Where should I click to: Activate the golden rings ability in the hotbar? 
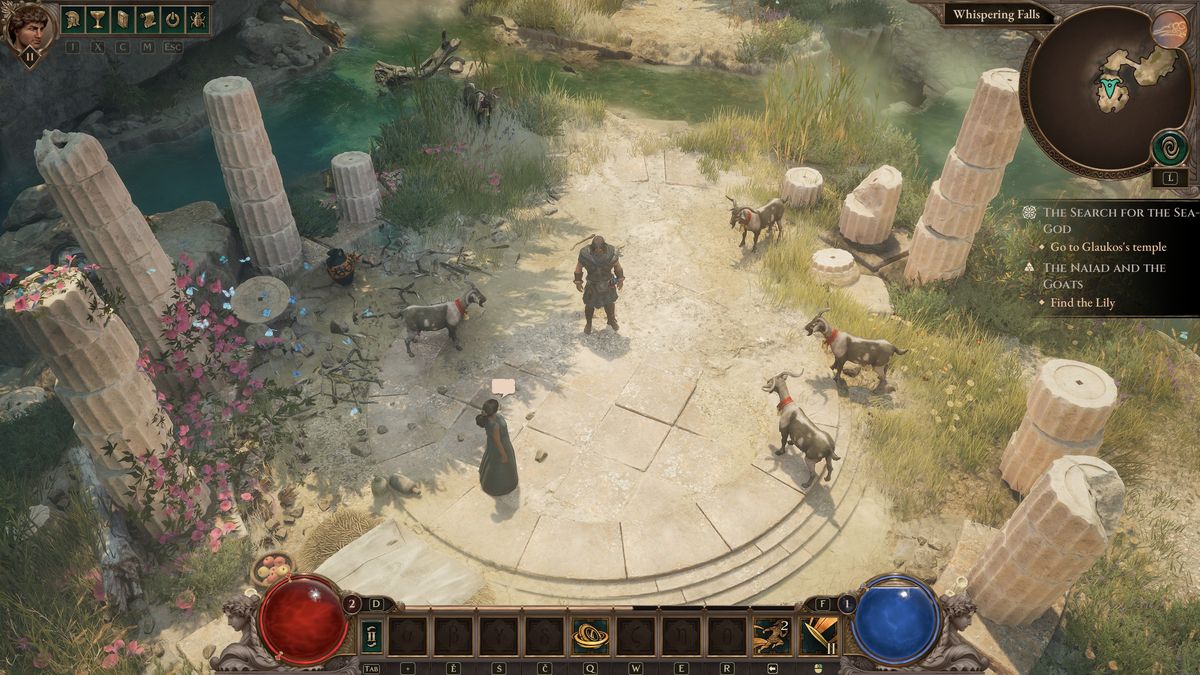pyautogui.click(x=590, y=636)
